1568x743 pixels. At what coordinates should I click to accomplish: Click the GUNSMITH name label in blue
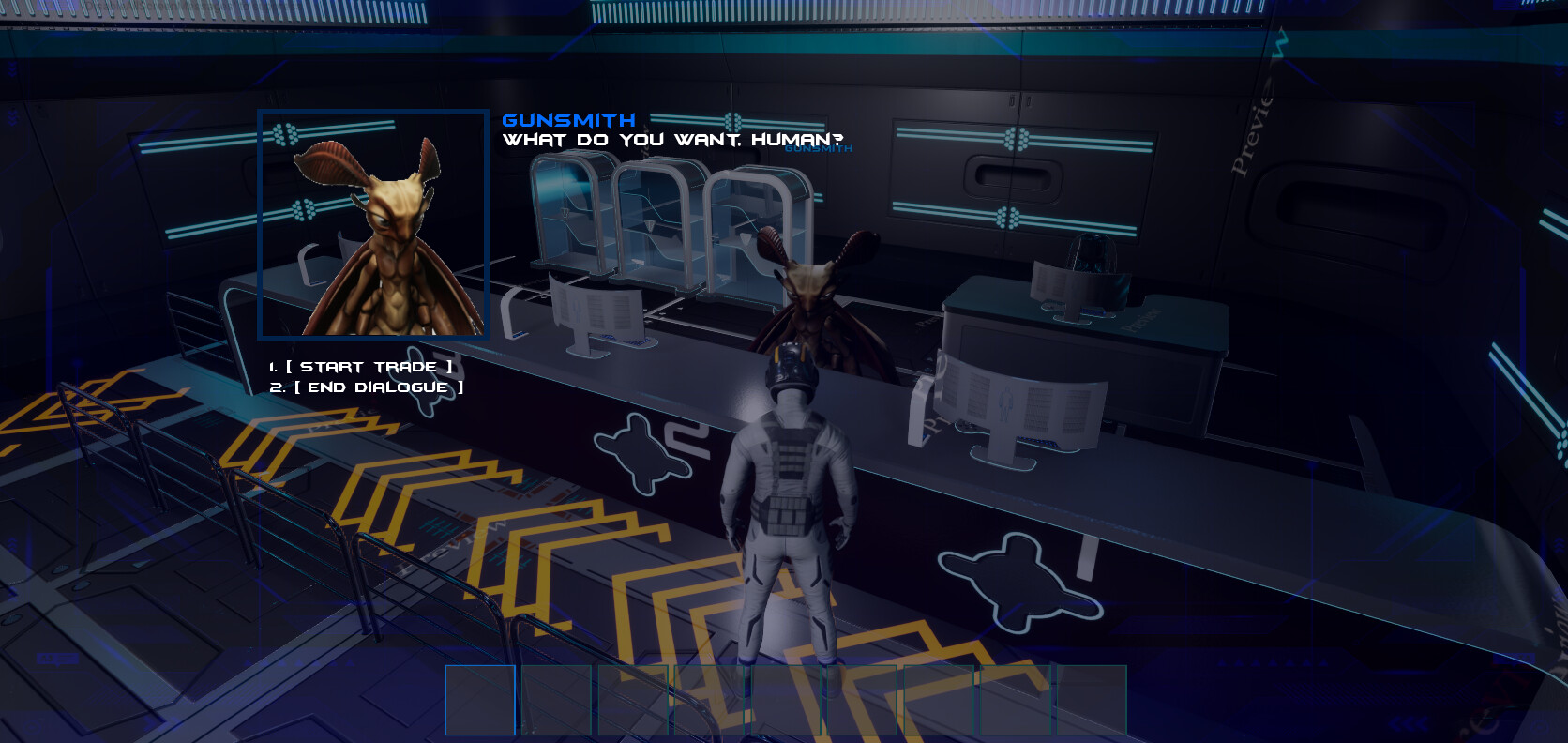[567, 118]
